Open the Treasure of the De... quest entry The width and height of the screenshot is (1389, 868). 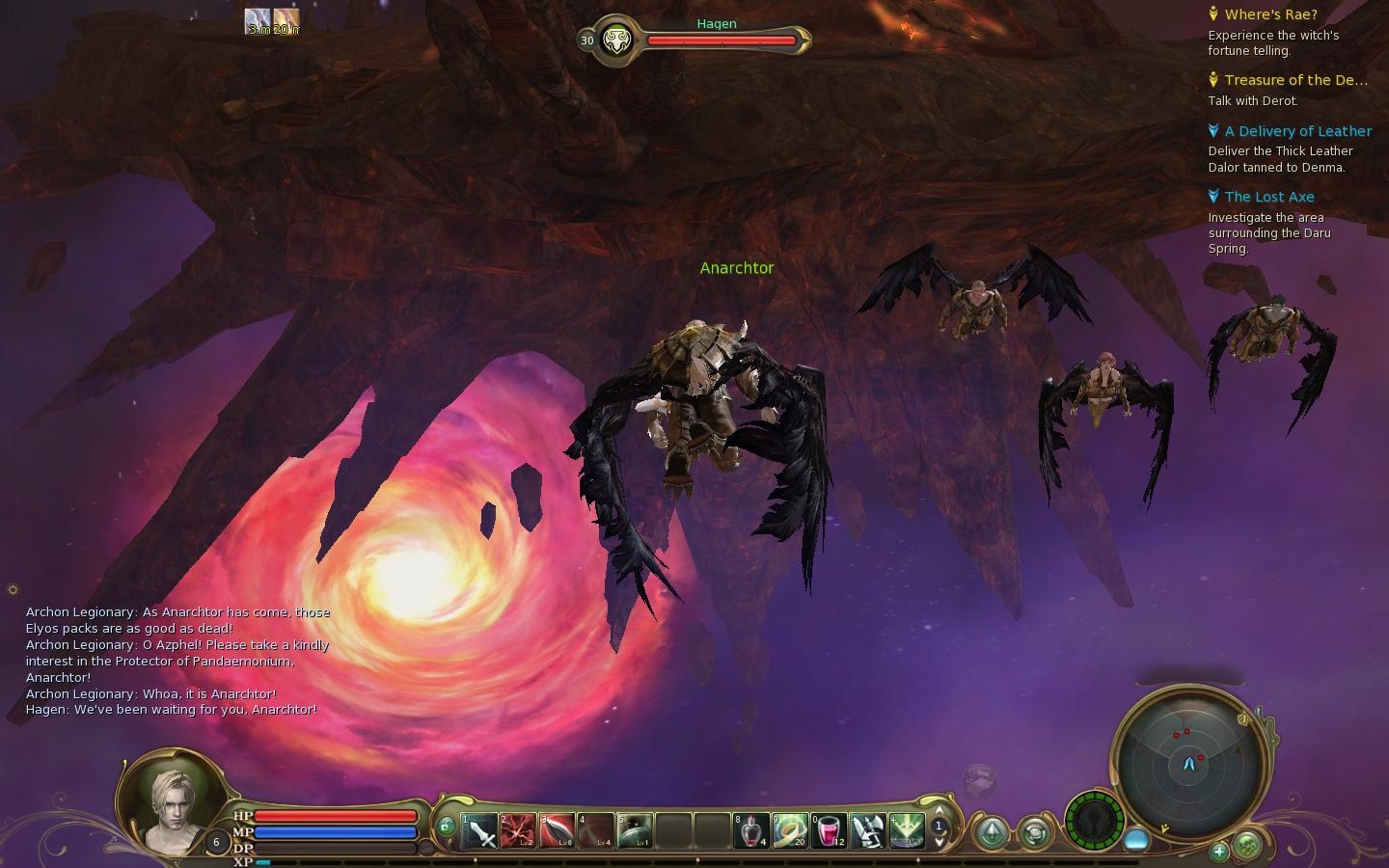click(x=1295, y=80)
